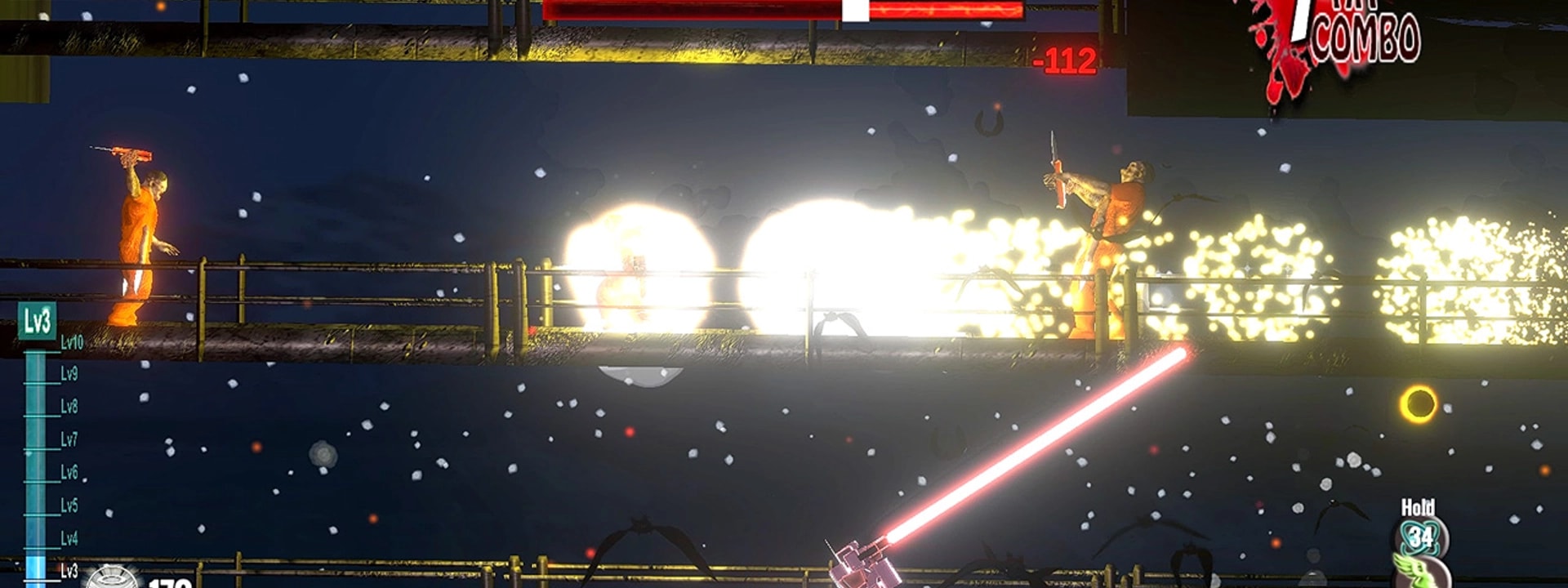
Task: Click the silver coin currency icon
Action: pos(113,577)
